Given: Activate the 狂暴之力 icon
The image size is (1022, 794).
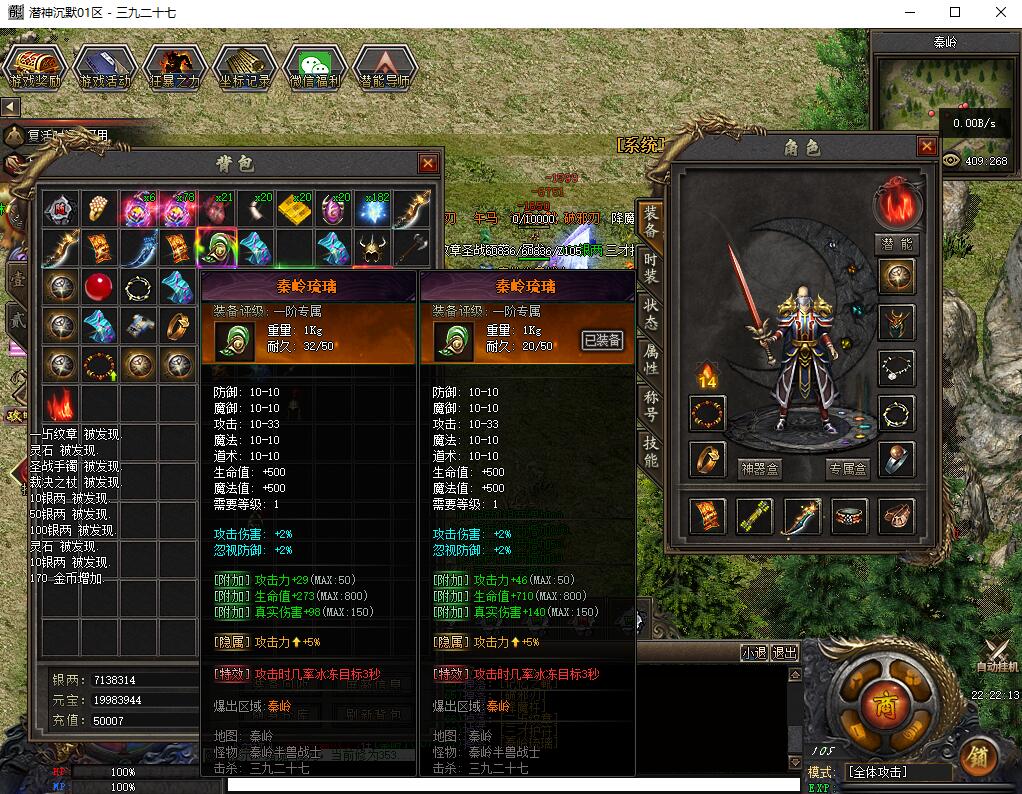Looking at the screenshot, I should coord(175,68).
